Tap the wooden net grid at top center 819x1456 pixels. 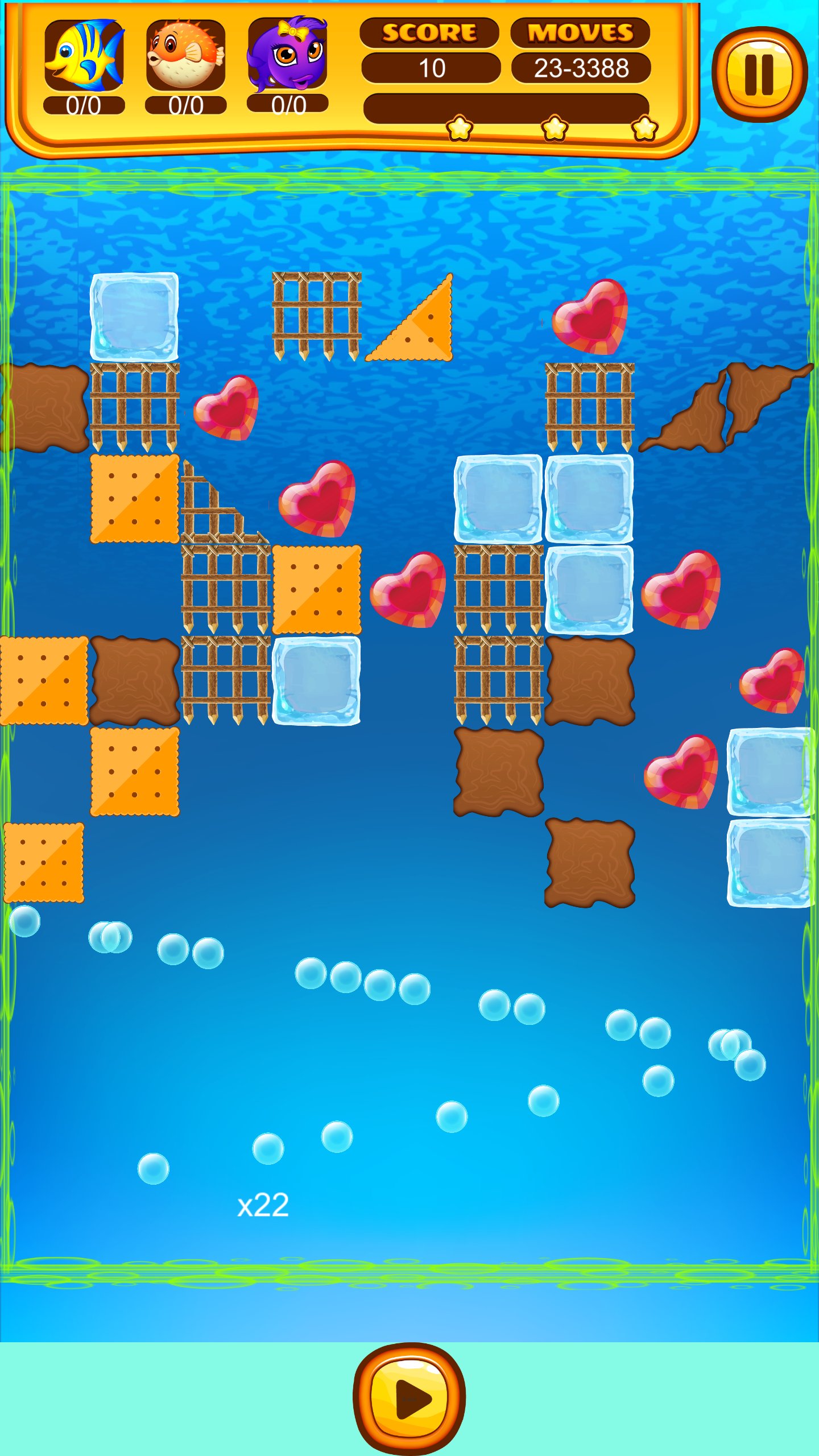(x=318, y=316)
